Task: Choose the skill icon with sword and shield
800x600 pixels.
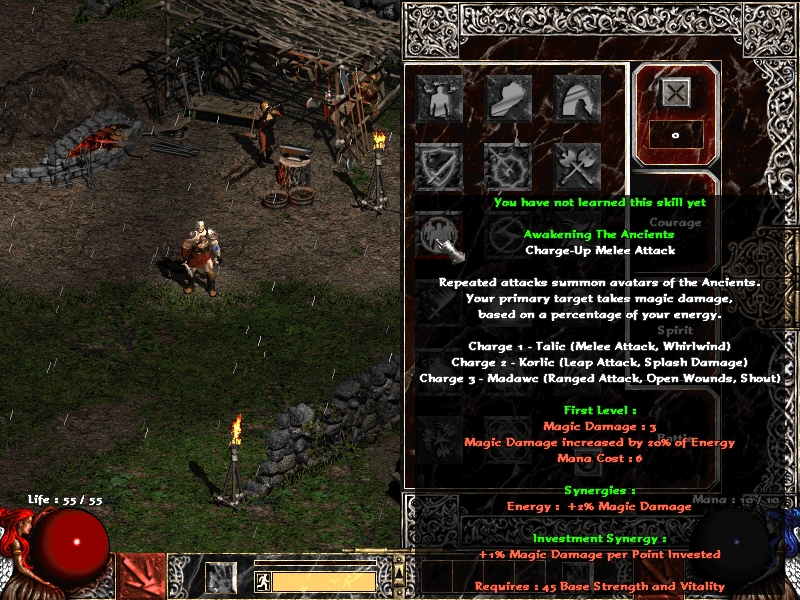Action: coord(440,166)
